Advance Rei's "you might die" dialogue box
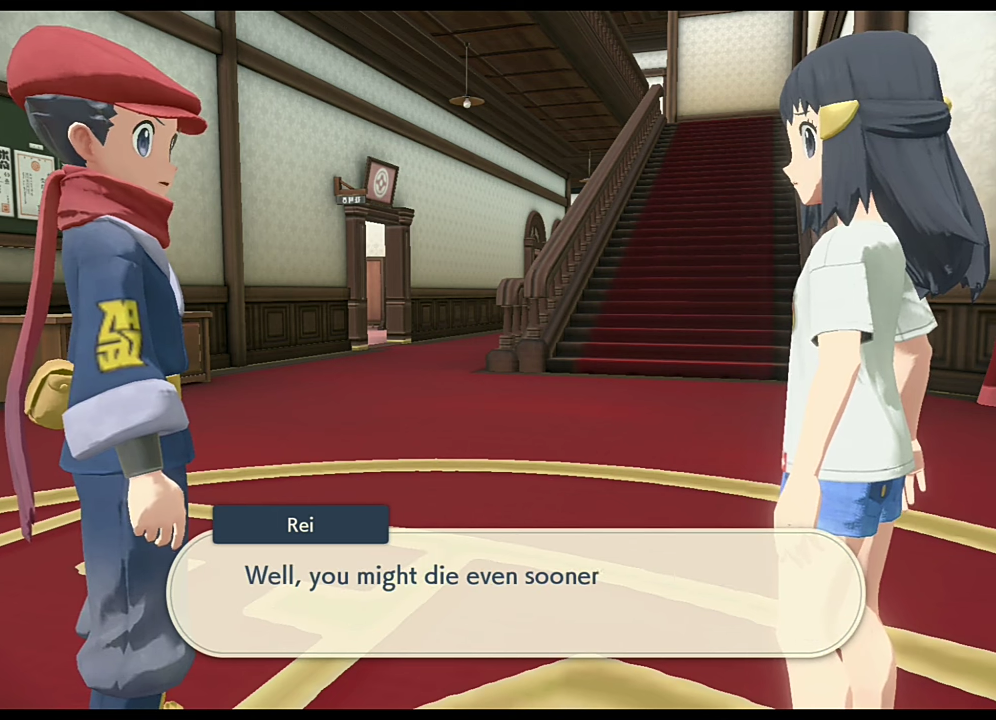The width and height of the screenshot is (996, 720). (x=515, y=592)
